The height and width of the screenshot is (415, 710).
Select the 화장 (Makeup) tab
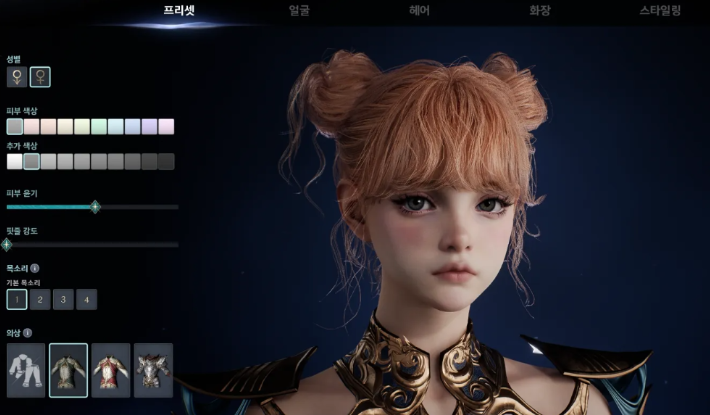540,11
